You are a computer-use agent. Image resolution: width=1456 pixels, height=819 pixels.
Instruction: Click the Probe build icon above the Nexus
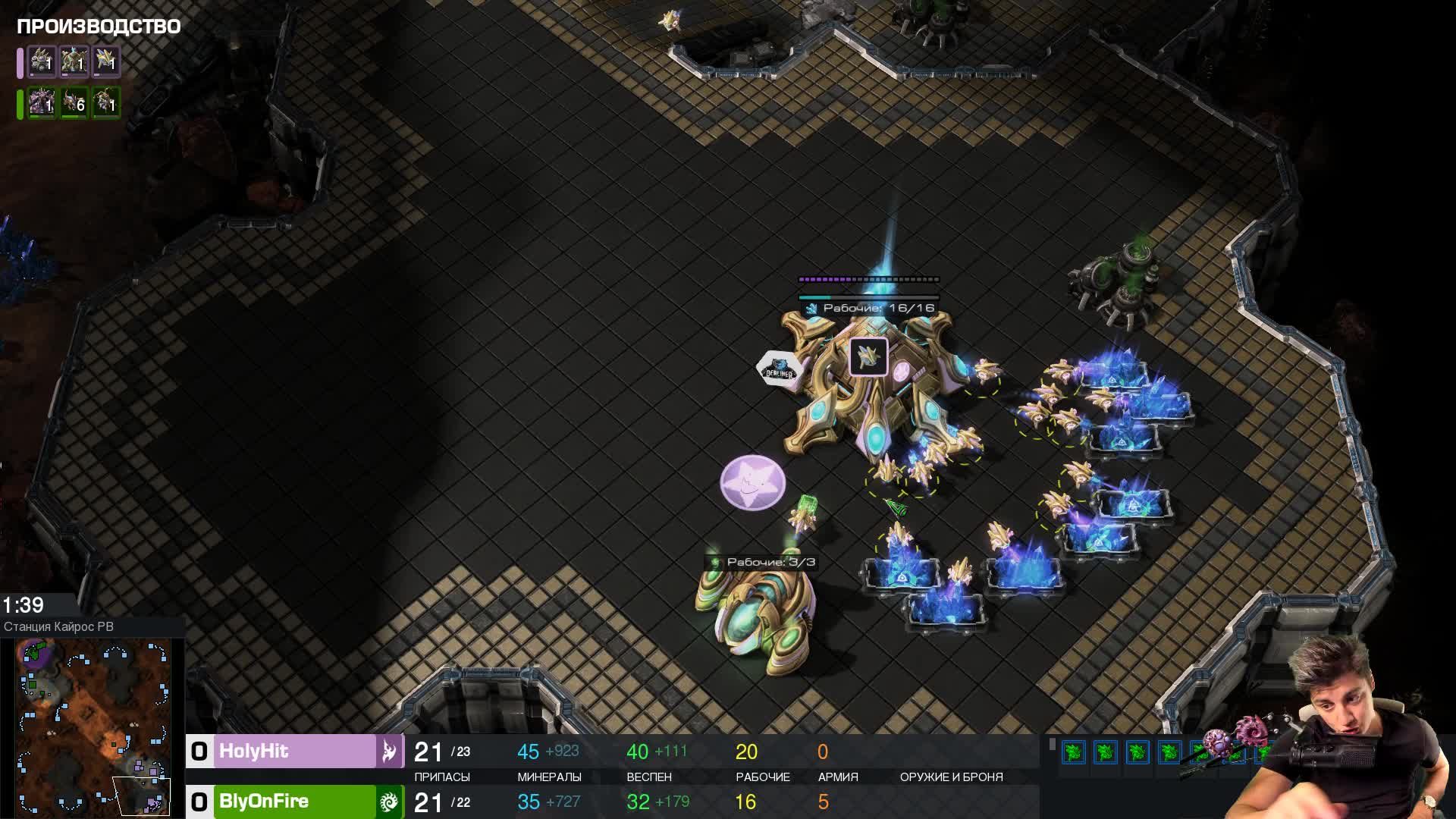(x=868, y=356)
